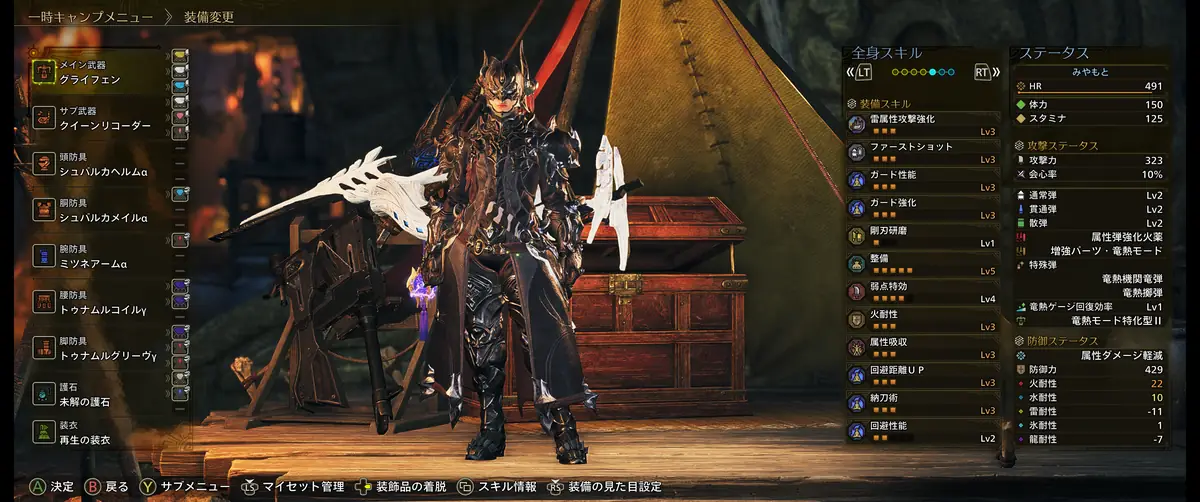Select the ファーストショット skill entry
The image size is (1200, 502).
pyautogui.click(x=922, y=152)
